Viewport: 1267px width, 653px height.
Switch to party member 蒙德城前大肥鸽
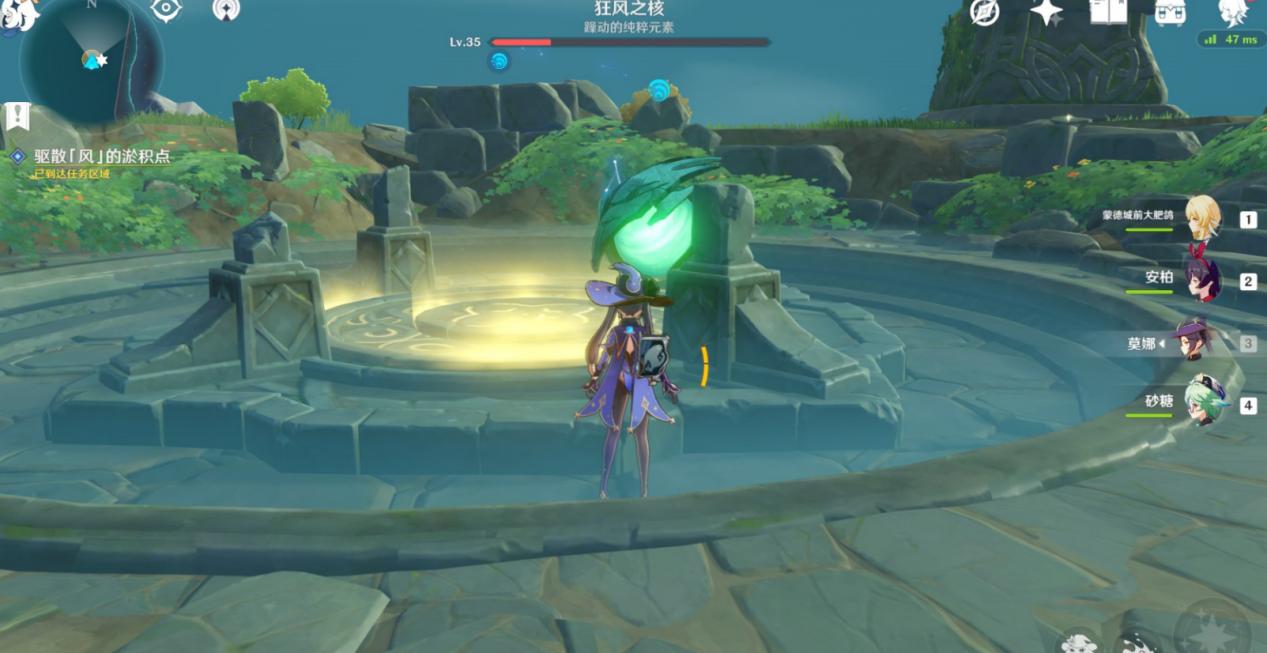click(1200, 219)
